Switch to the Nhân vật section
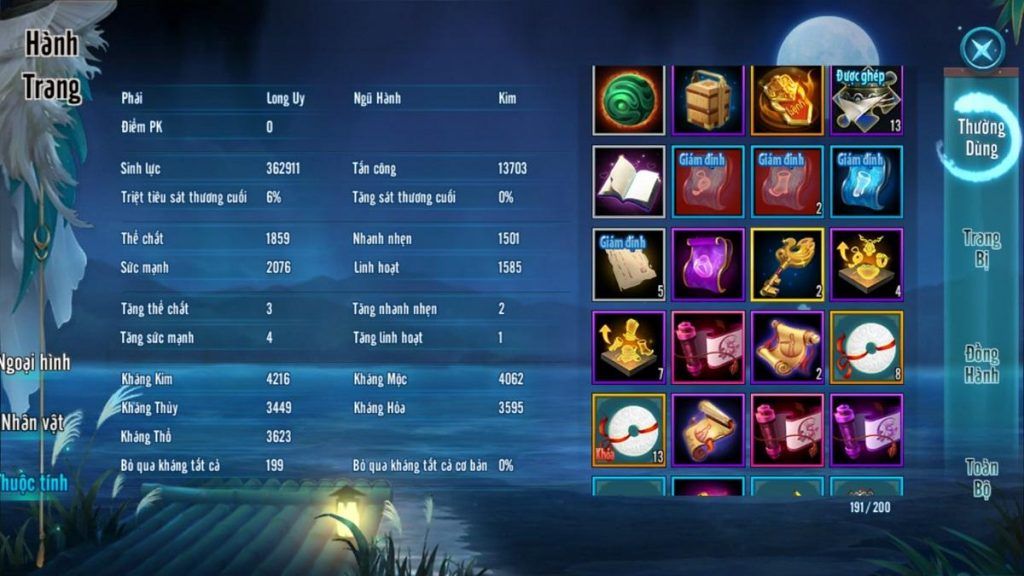 (x=32, y=422)
